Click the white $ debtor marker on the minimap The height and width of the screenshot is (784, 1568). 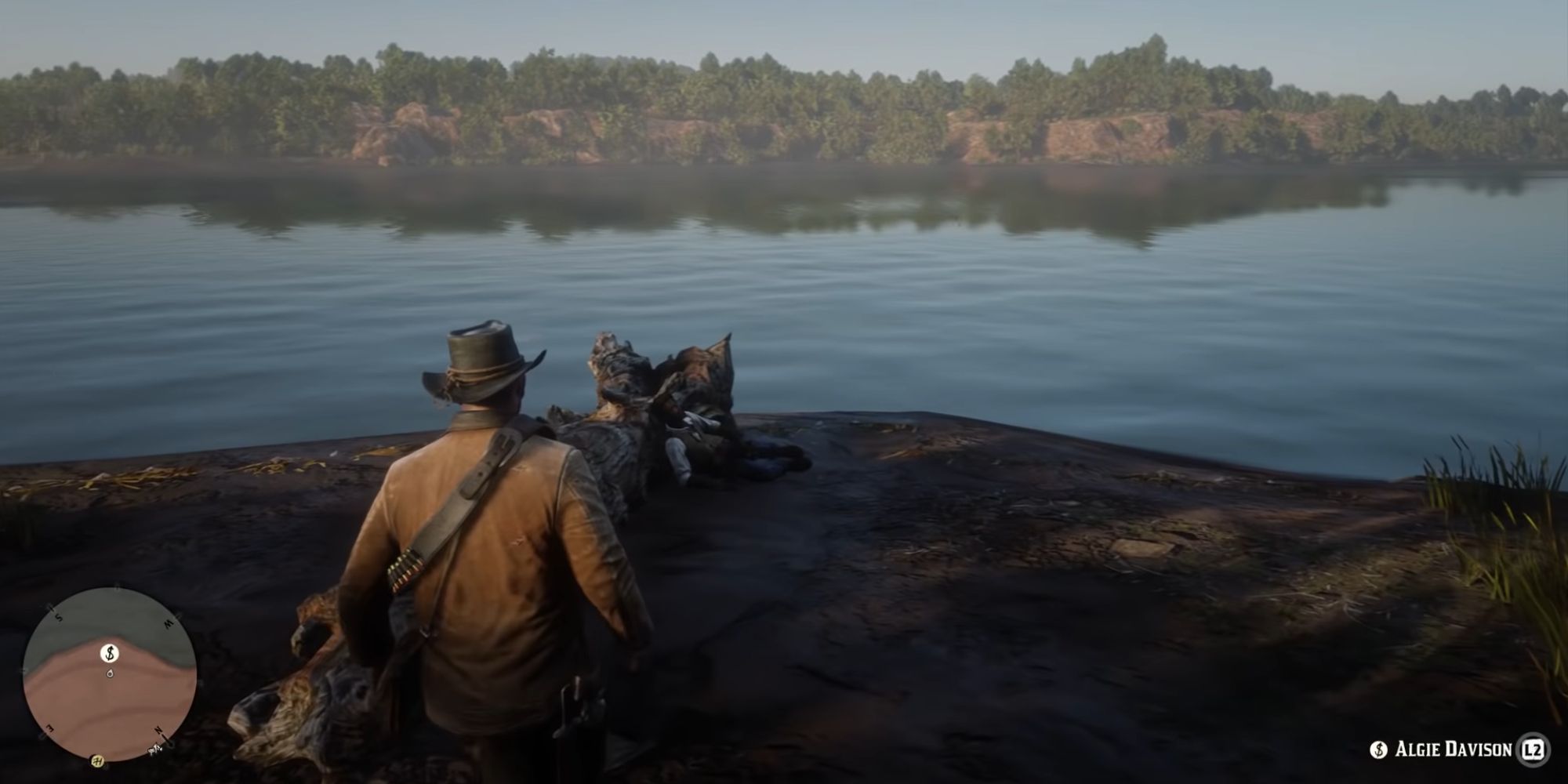(109, 654)
